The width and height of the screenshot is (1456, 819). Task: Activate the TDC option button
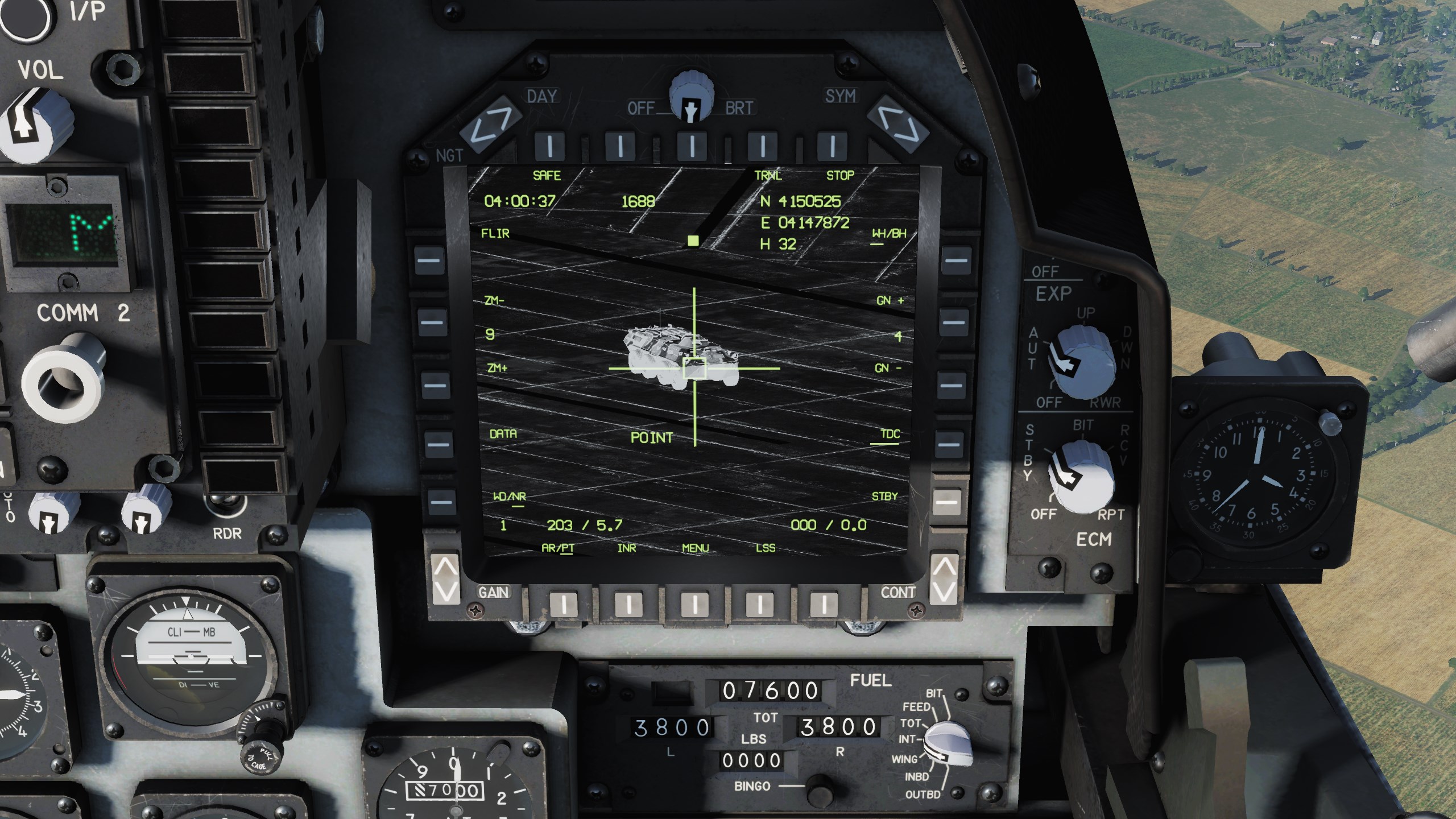point(949,443)
